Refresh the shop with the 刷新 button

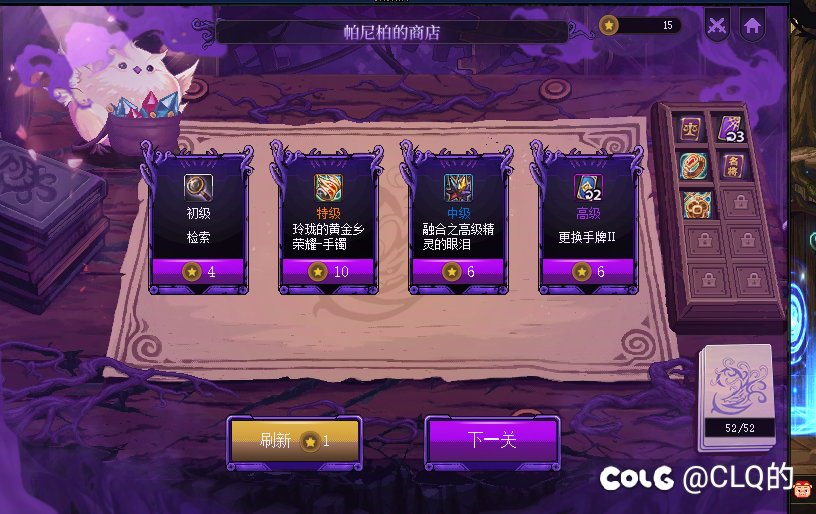tap(294, 440)
